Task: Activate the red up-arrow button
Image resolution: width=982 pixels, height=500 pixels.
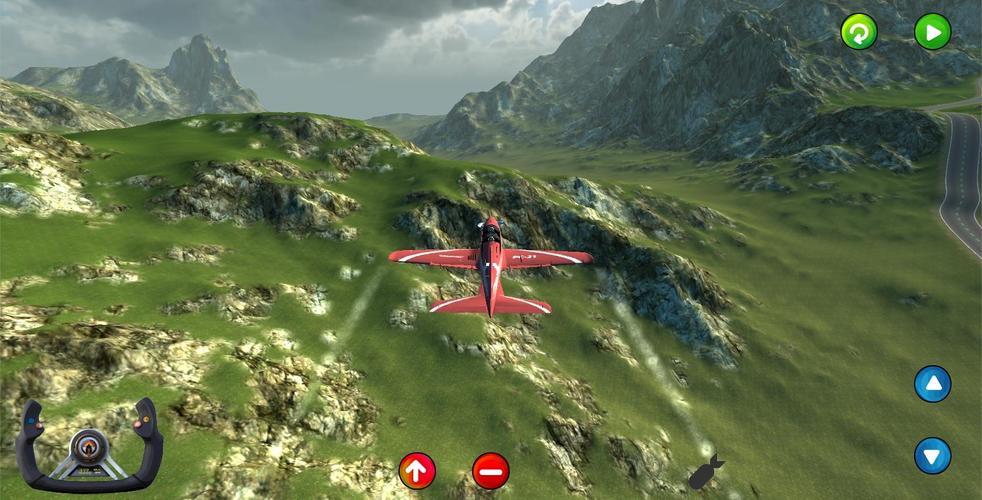Action: pyautogui.click(x=417, y=469)
